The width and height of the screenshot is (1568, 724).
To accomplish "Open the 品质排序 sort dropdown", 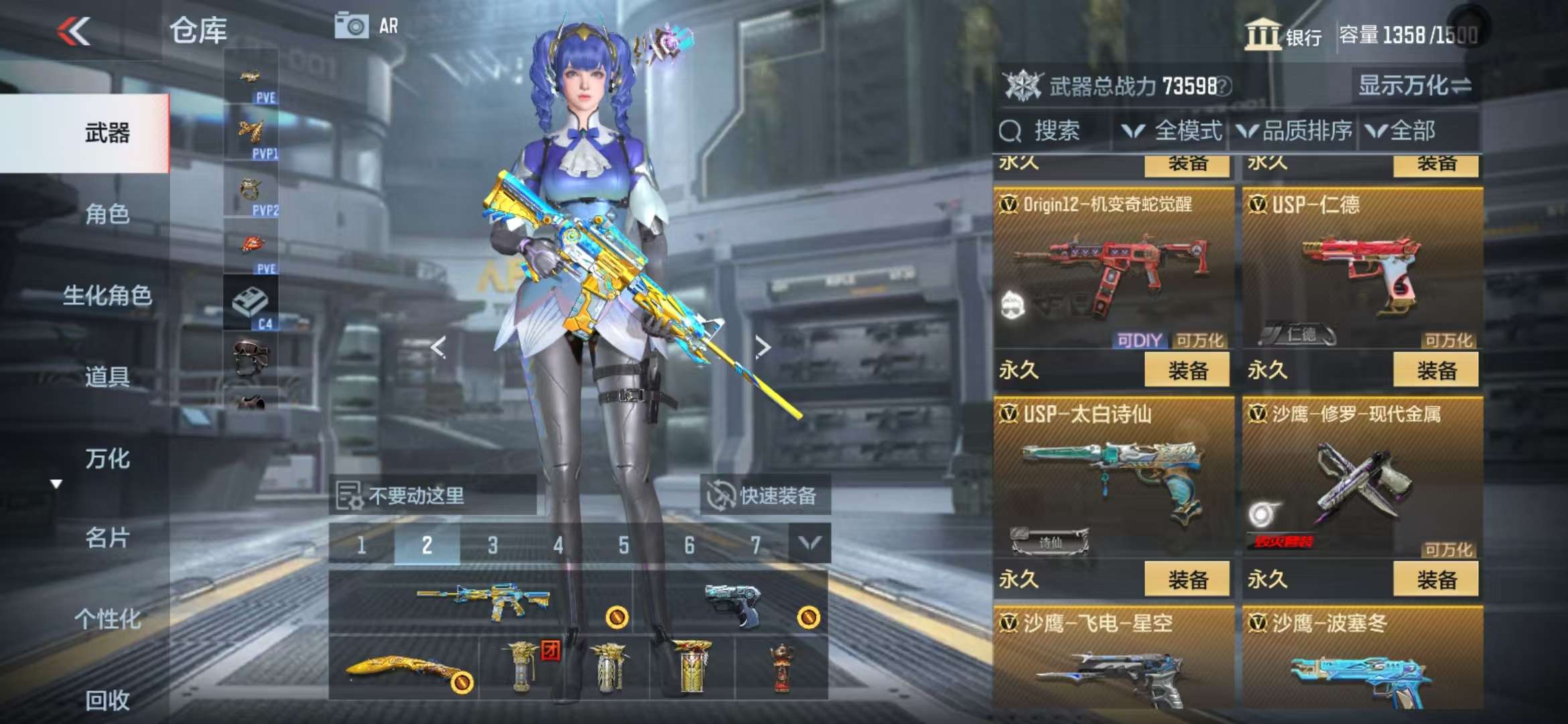I will coord(1295,131).
